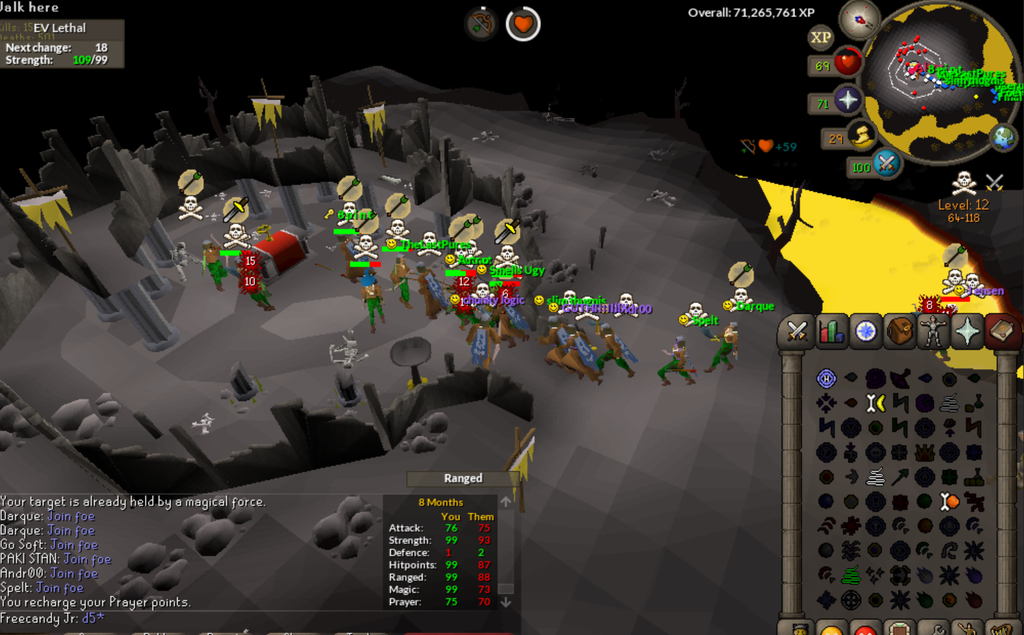Click the Hitpoints heart orb

tap(848, 63)
